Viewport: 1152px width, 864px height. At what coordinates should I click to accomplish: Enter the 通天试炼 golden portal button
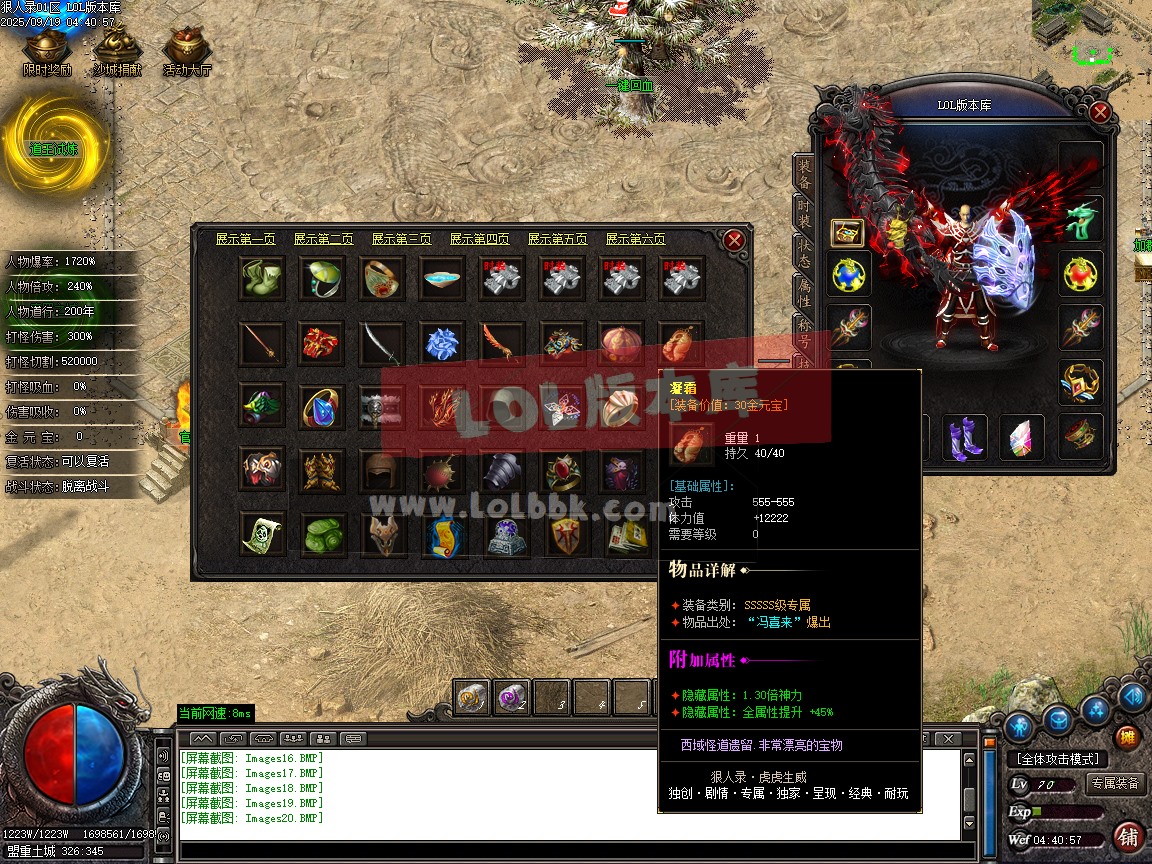coord(55,147)
